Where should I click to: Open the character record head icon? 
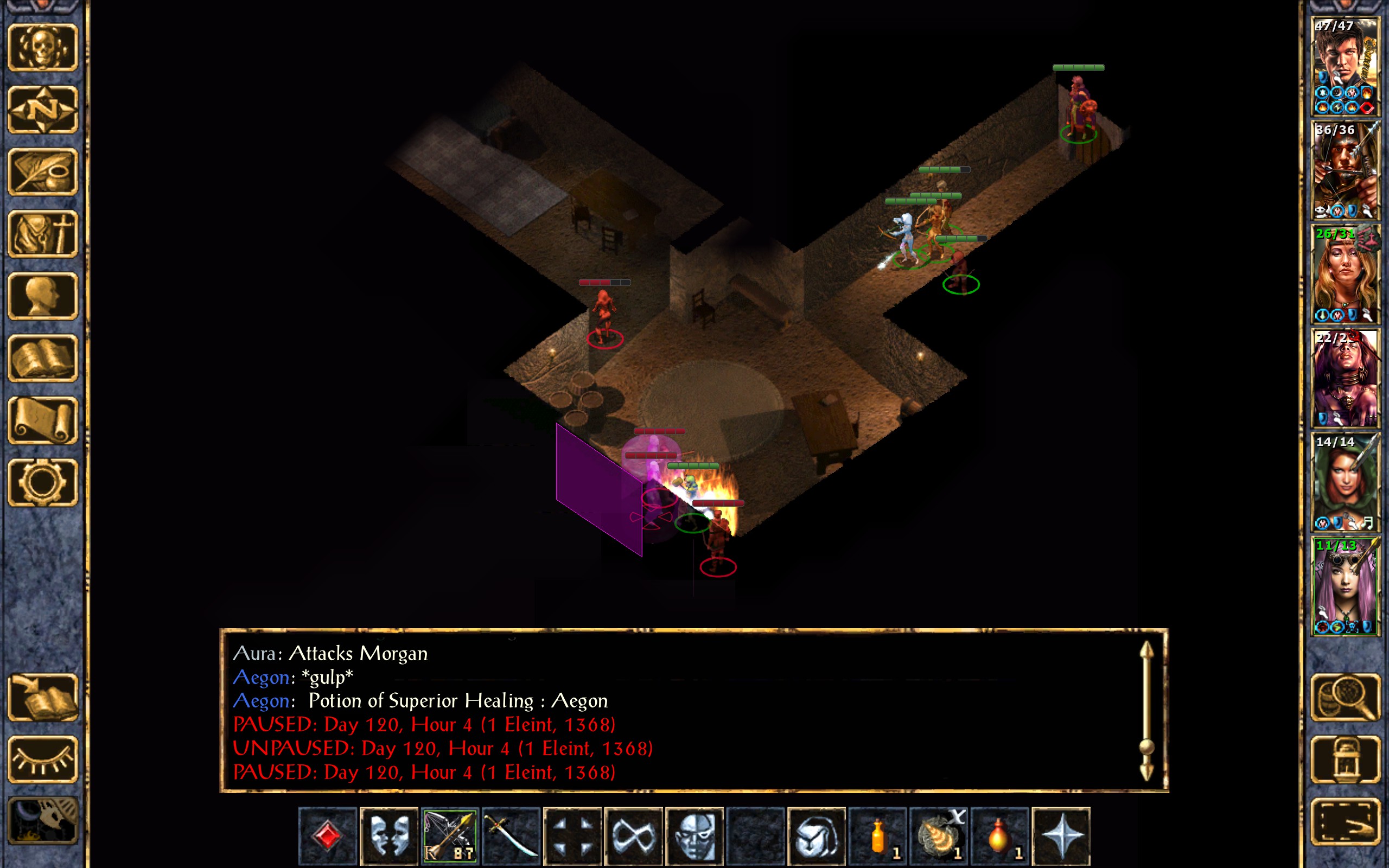coord(42,296)
